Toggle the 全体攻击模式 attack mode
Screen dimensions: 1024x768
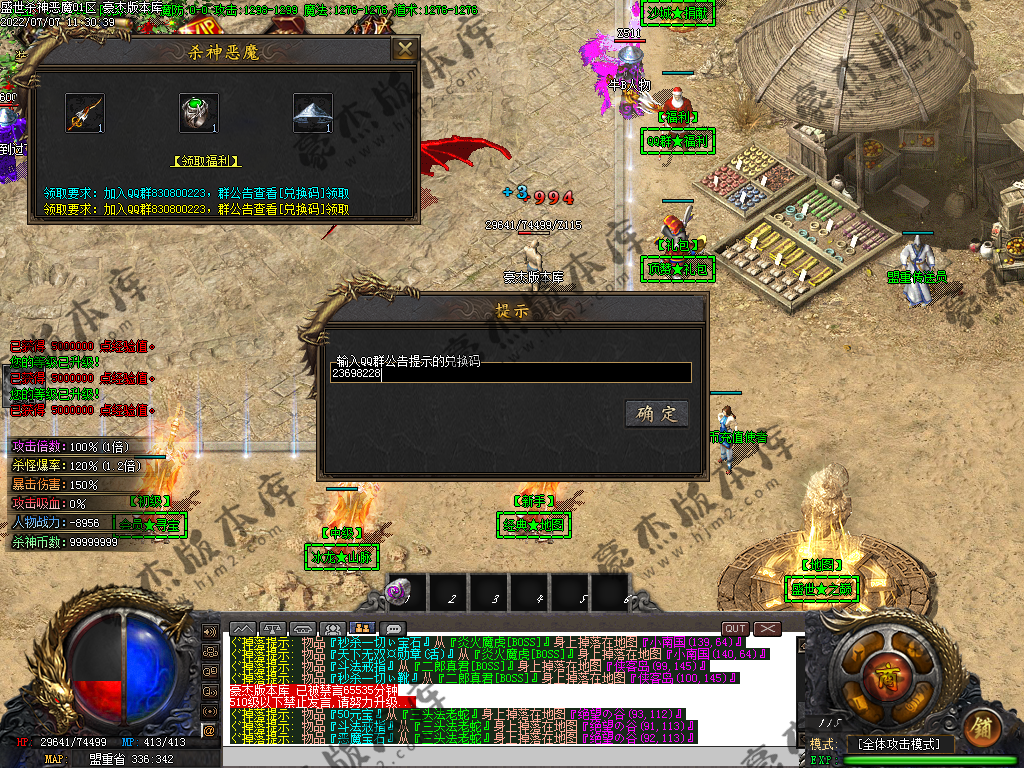click(901, 744)
